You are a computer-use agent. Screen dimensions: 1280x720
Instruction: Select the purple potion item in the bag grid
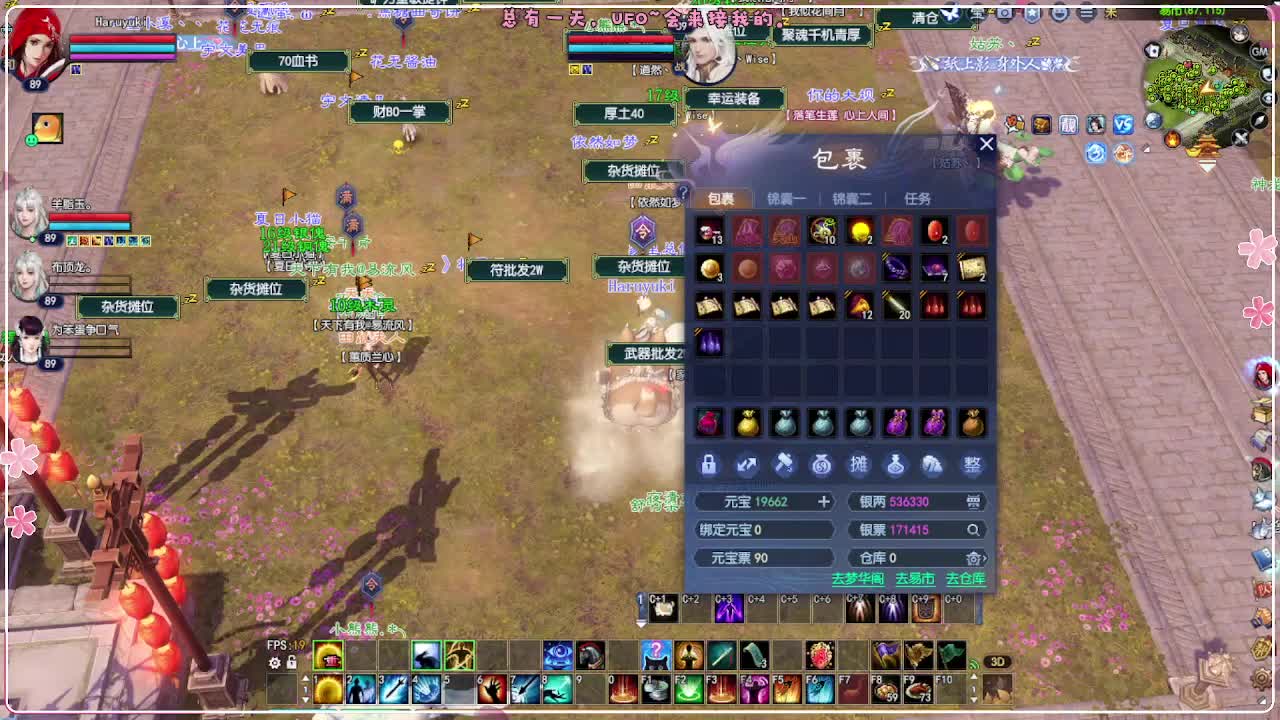pos(709,342)
